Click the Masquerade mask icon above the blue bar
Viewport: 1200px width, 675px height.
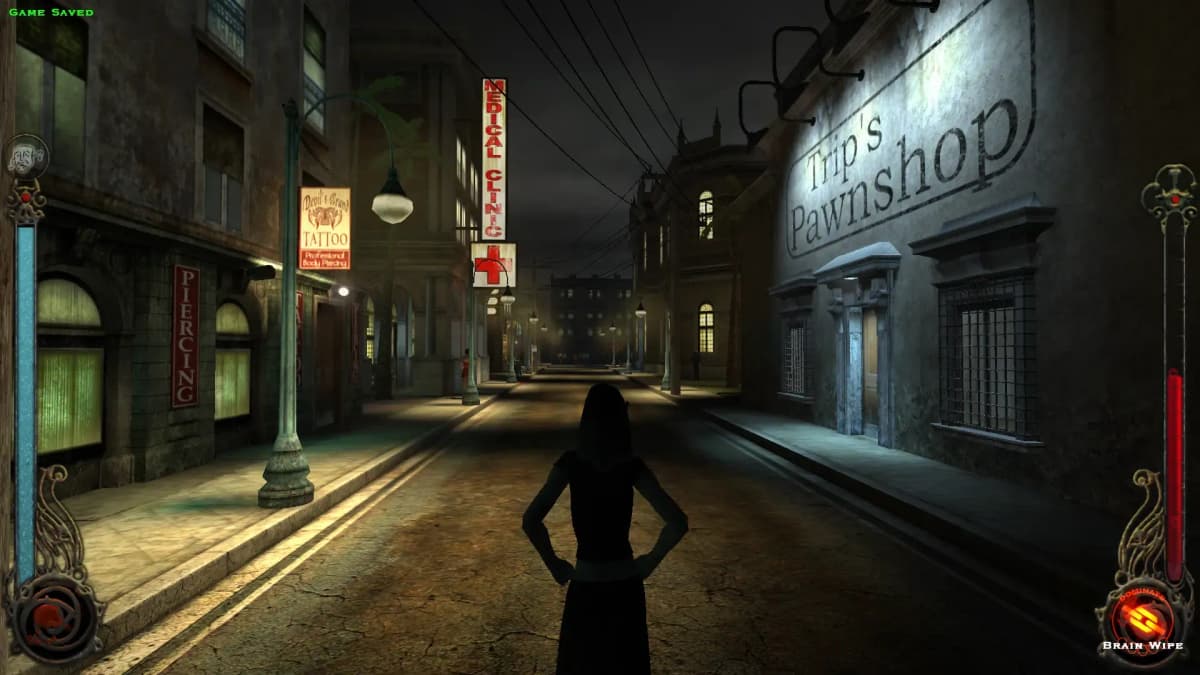[x=26, y=156]
